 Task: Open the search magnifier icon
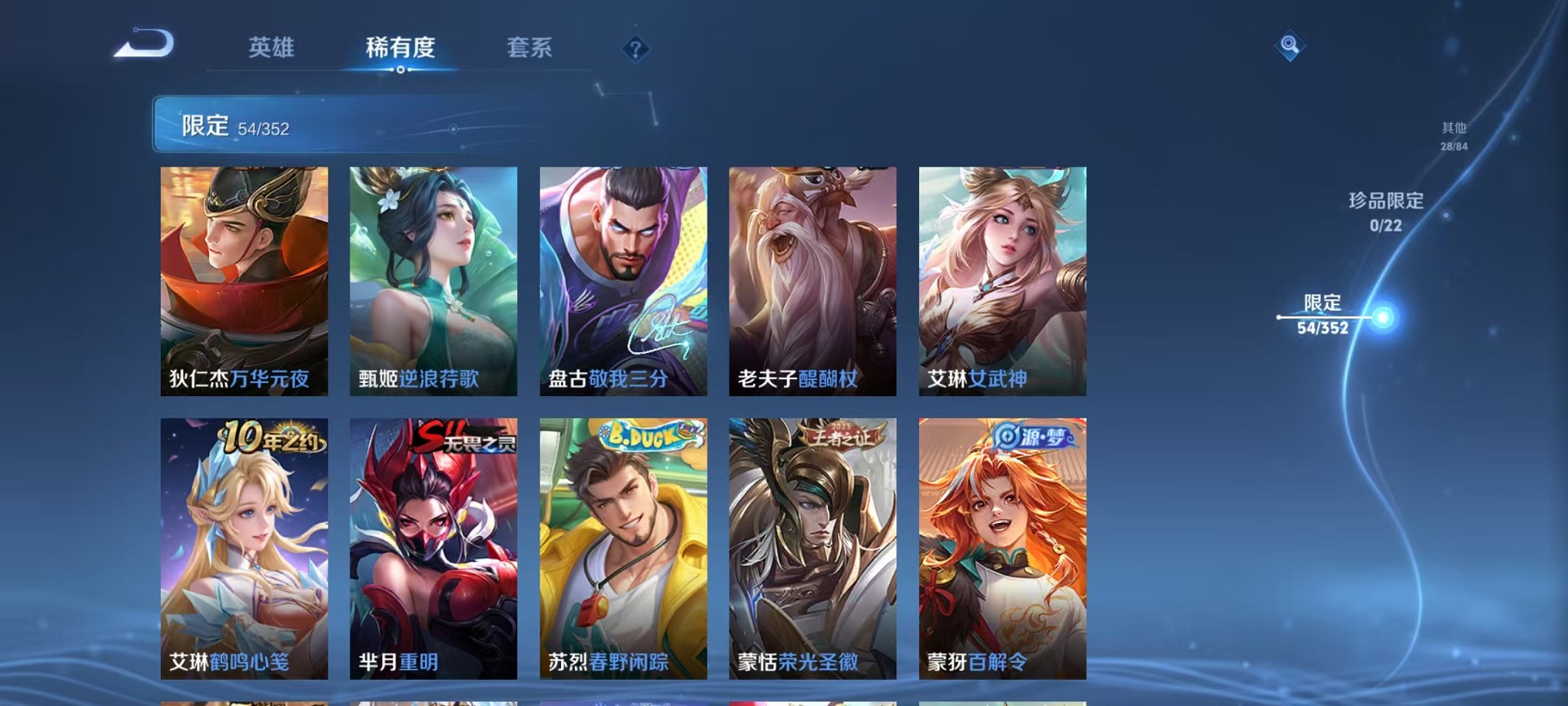coord(1290,44)
